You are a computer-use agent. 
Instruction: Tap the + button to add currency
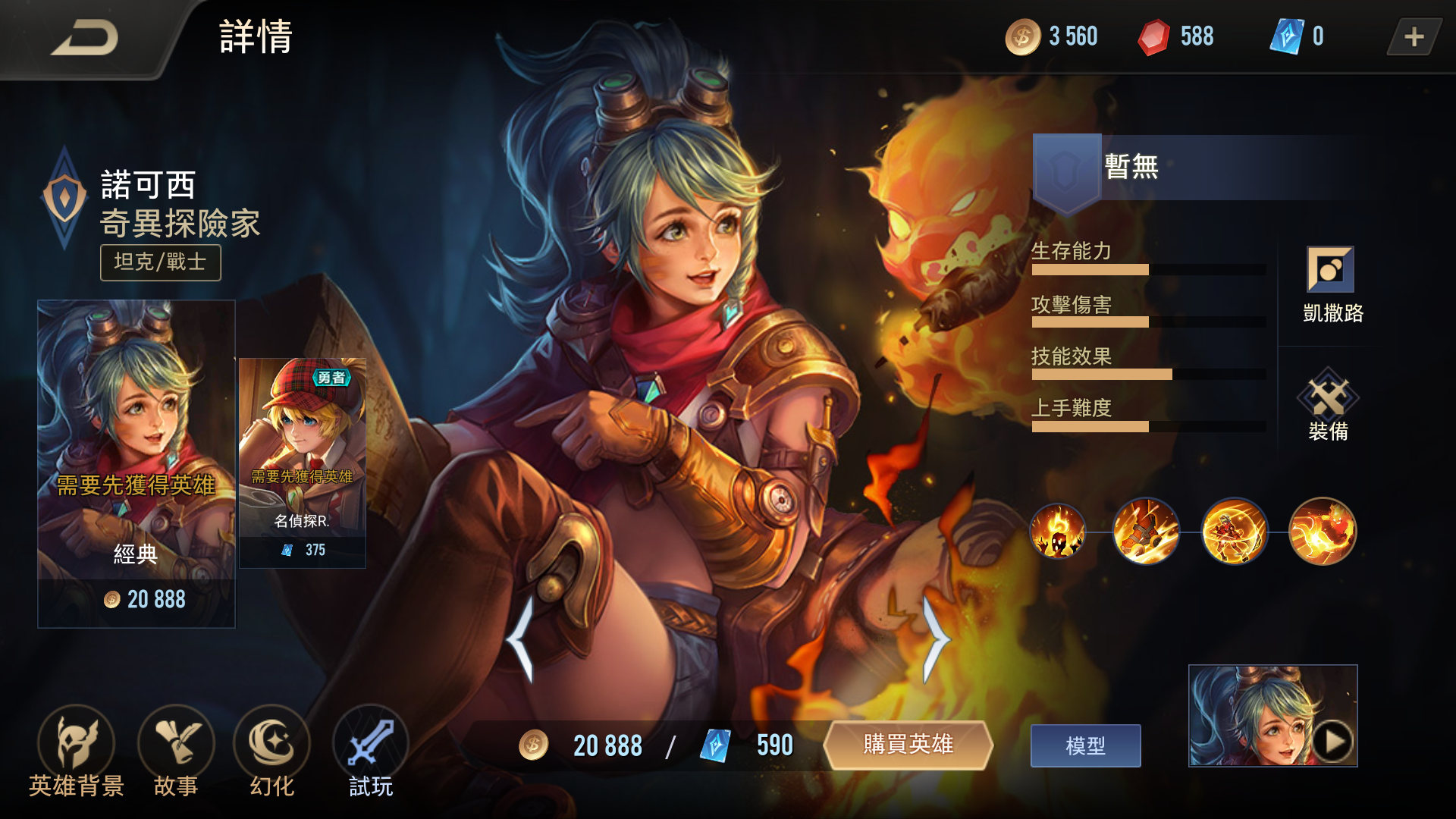coord(1412,36)
